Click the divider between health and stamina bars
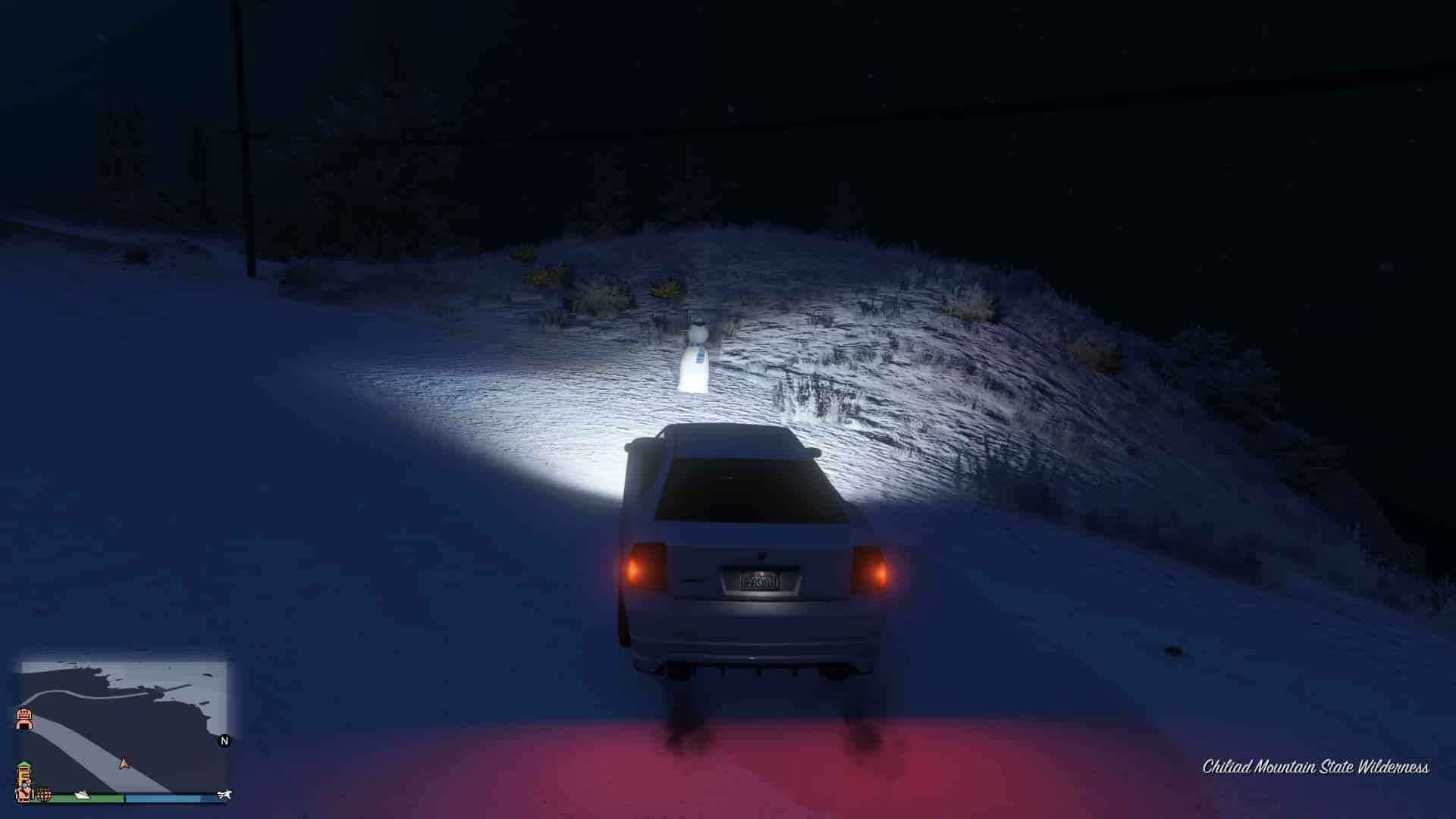The width and height of the screenshot is (1456, 819). point(124,797)
